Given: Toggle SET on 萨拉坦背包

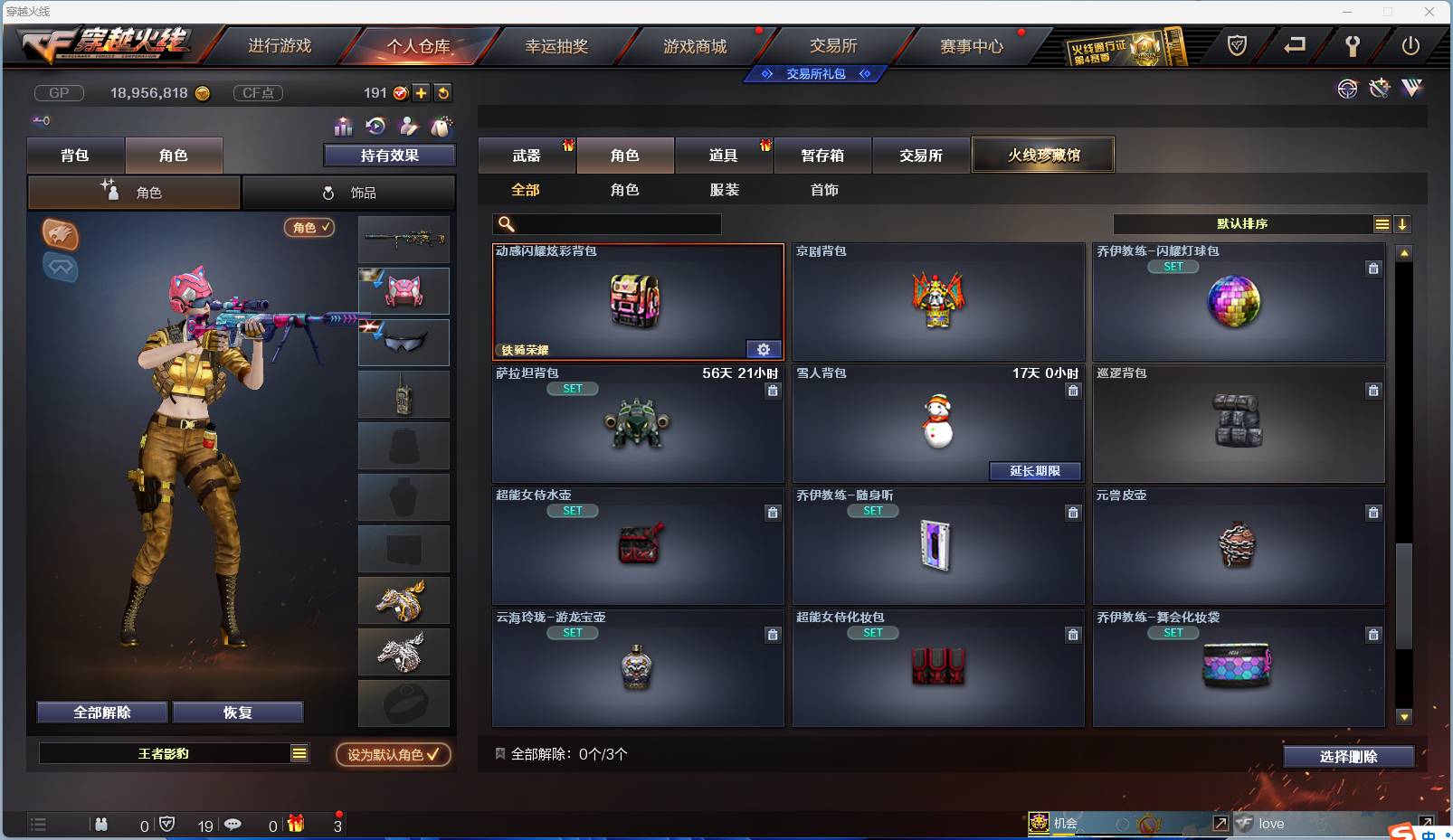Looking at the screenshot, I should [x=573, y=388].
